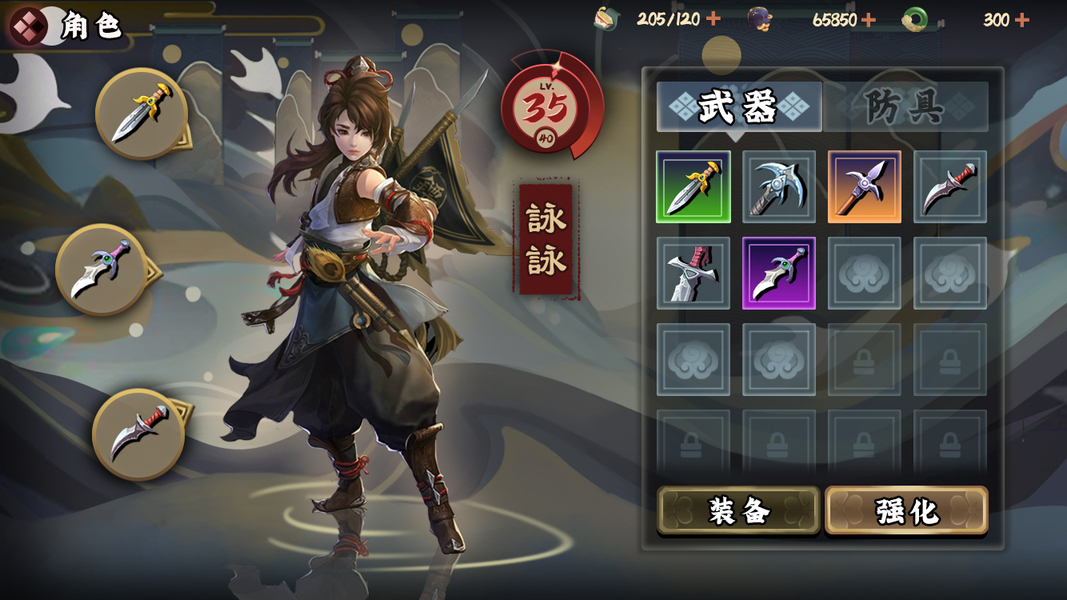
Task: Select the orange-background shuriken axe weapon
Action: pos(864,187)
